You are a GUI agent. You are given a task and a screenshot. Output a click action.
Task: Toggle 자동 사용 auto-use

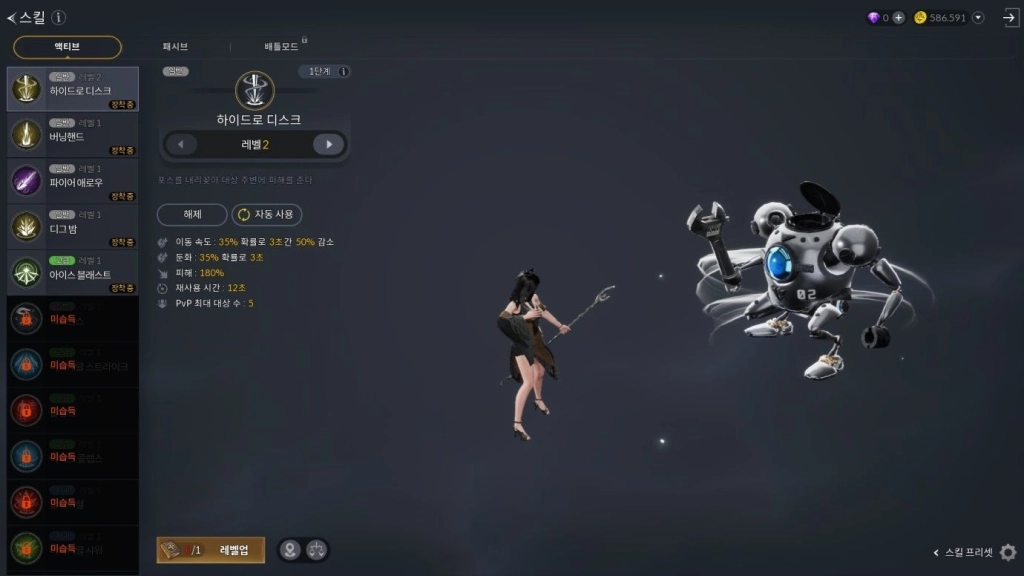pyautogui.click(x=267, y=215)
